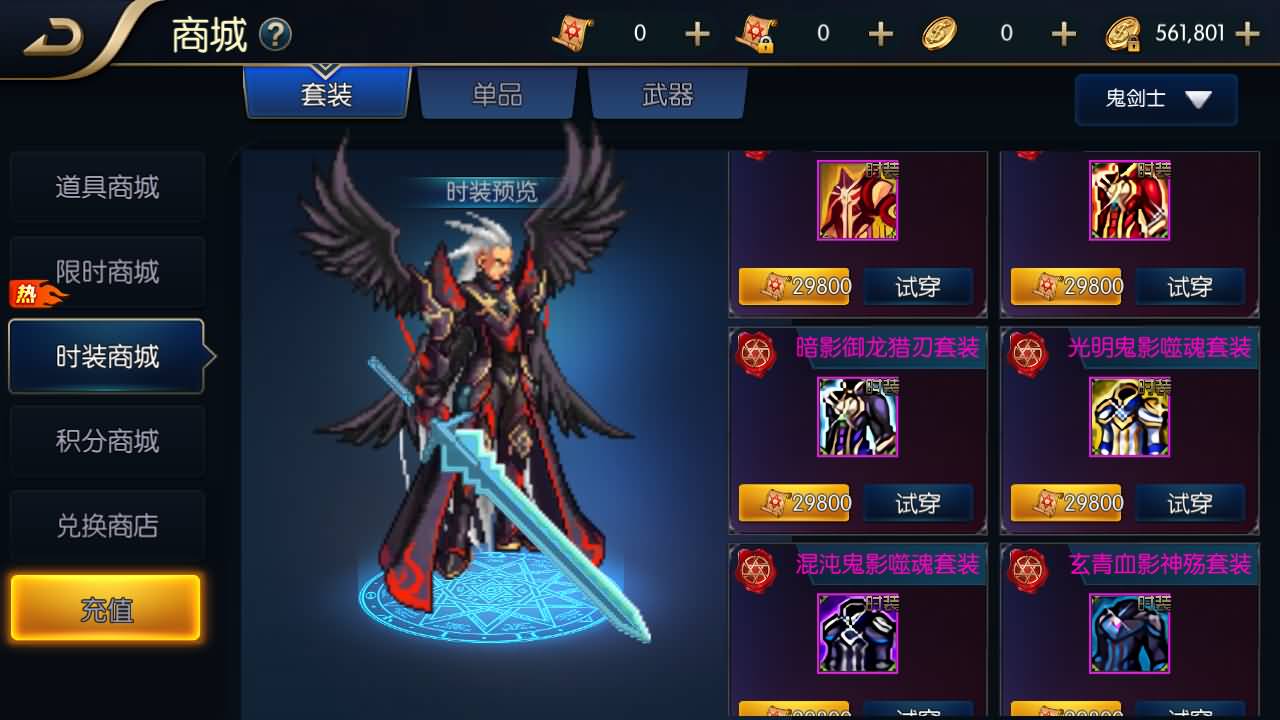This screenshot has height=720, width=1280.
Task: Click the 玄青血影神殇套装 armor thumbnail
Action: [1130, 633]
